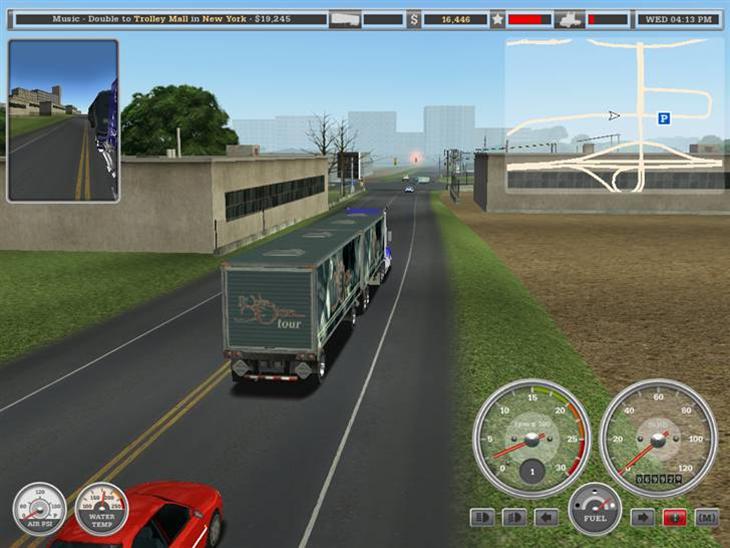Viewport: 730px width, 548px height.
Task: Turn off the red hazard lights button
Action: (x=675, y=517)
